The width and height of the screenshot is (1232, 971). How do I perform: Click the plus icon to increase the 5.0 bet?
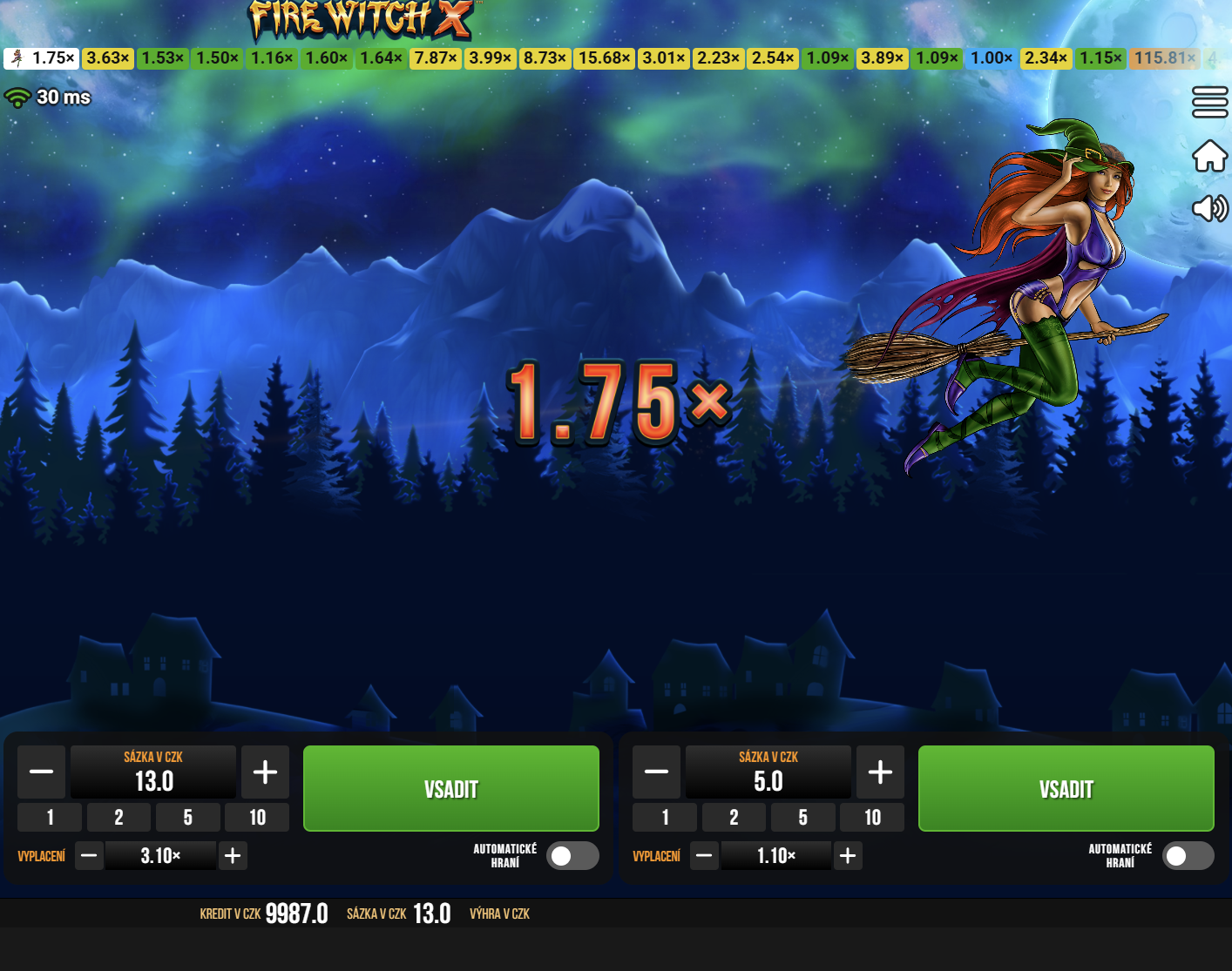coord(880,772)
